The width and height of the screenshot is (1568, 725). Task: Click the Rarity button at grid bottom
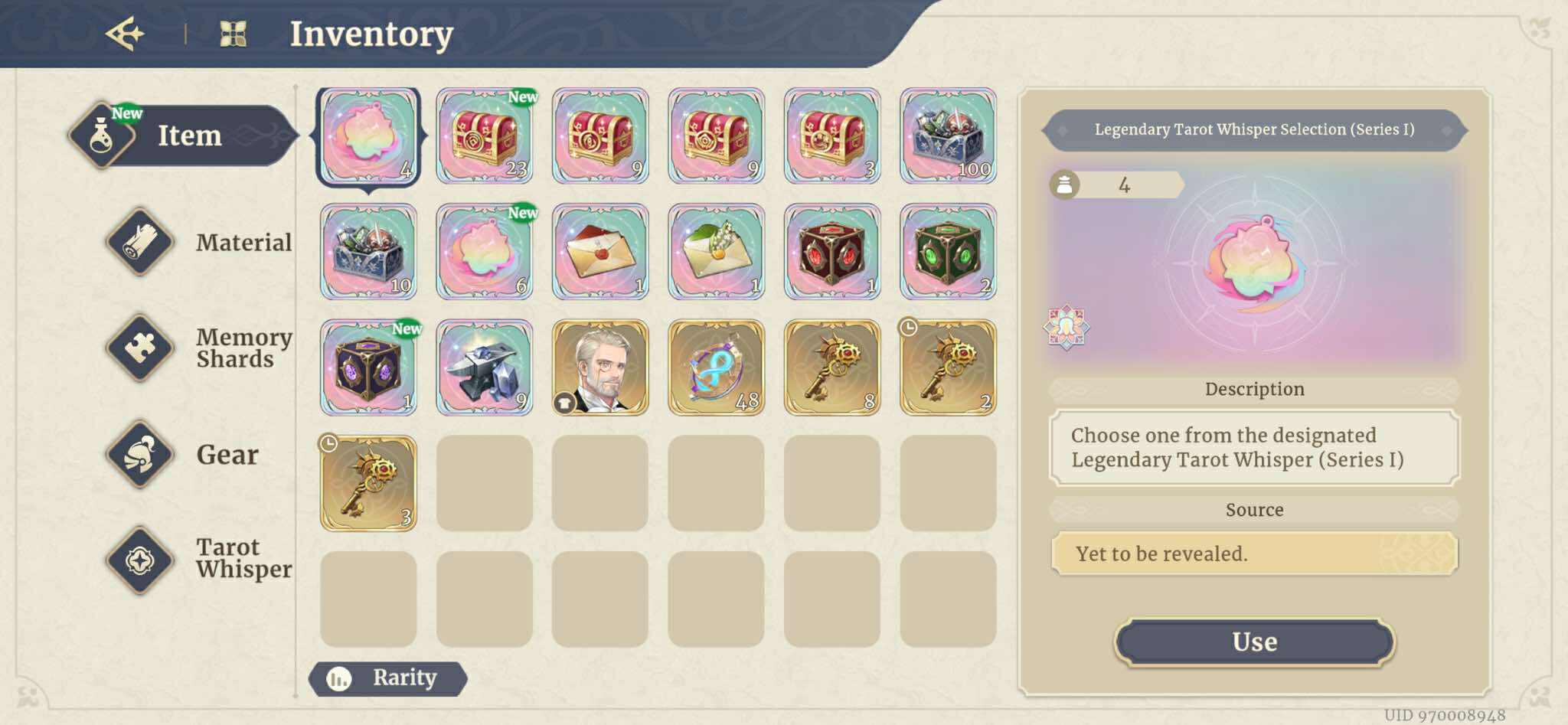(x=390, y=677)
